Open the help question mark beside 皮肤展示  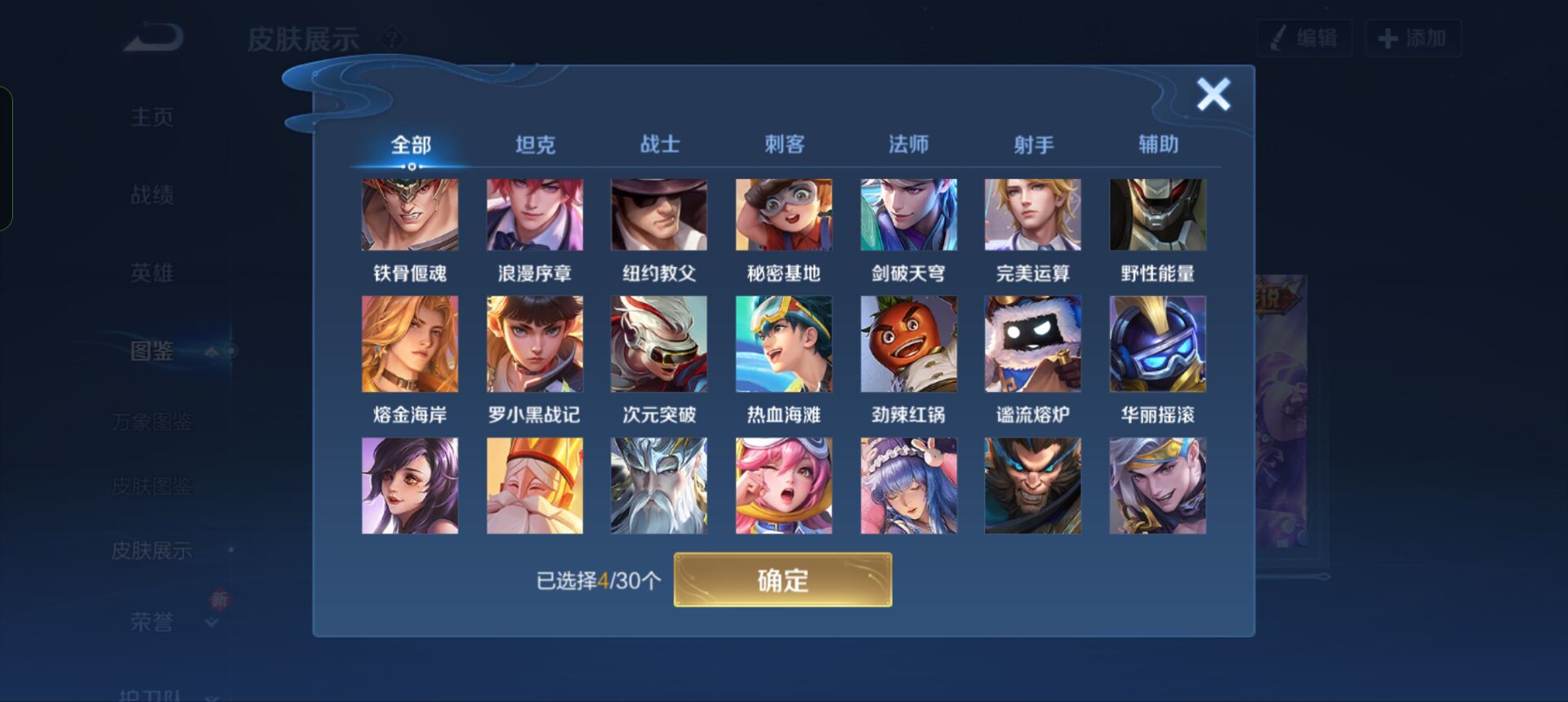point(394,37)
